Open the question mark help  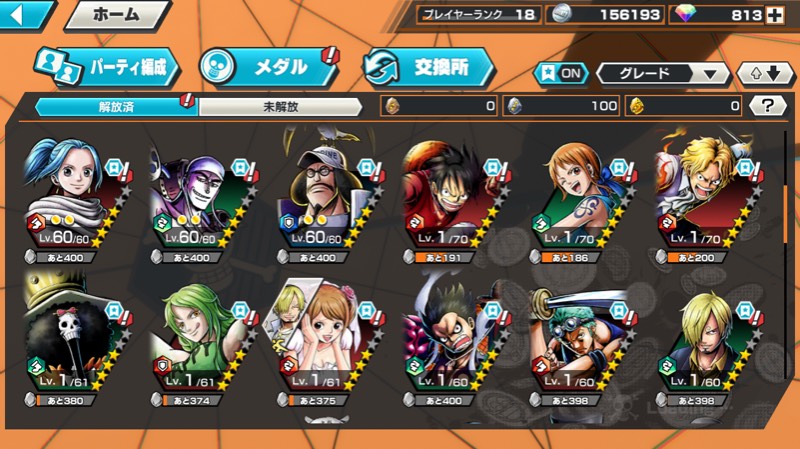point(767,105)
